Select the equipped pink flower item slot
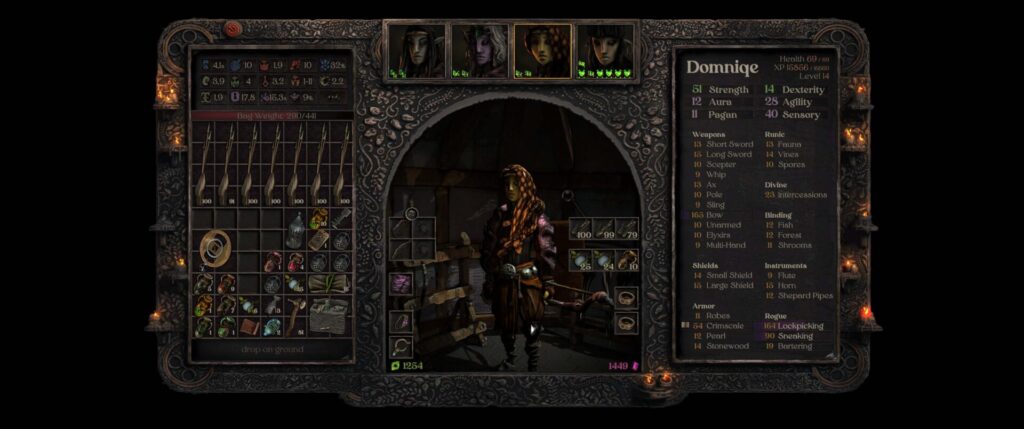 (x=401, y=284)
